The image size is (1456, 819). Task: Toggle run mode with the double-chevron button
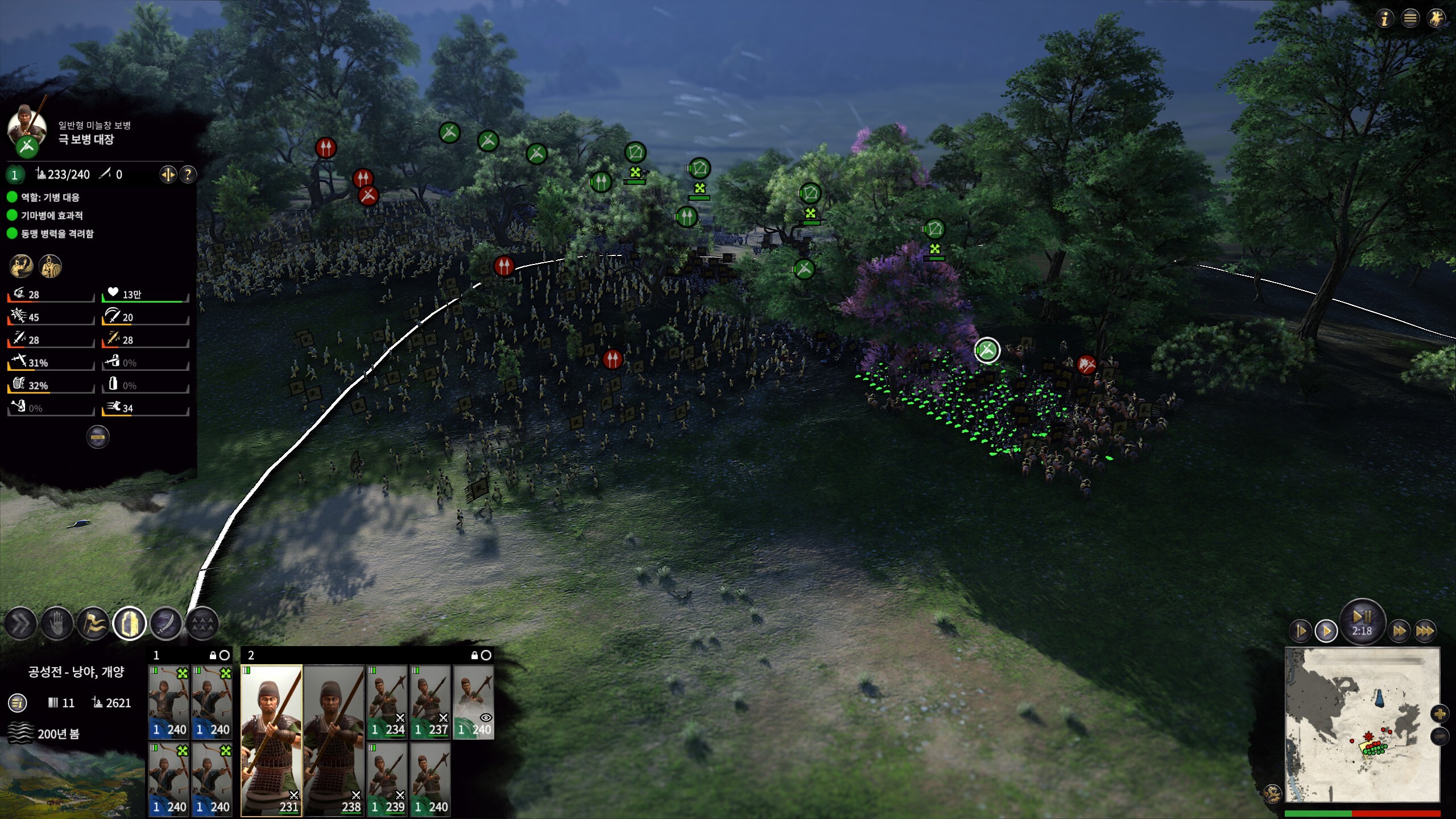[21, 624]
